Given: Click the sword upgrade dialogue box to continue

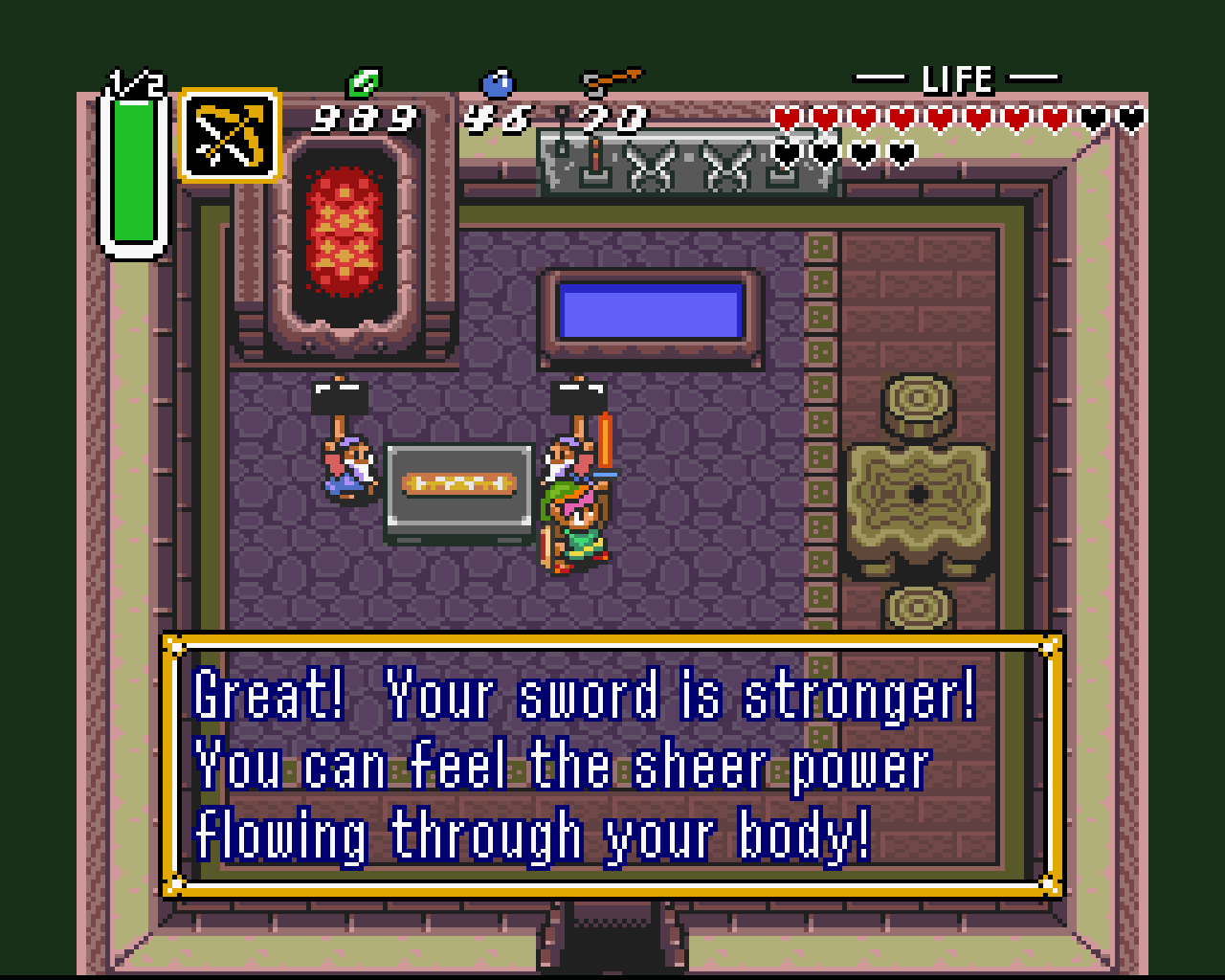Looking at the screenshot, I should coord(612,766).
